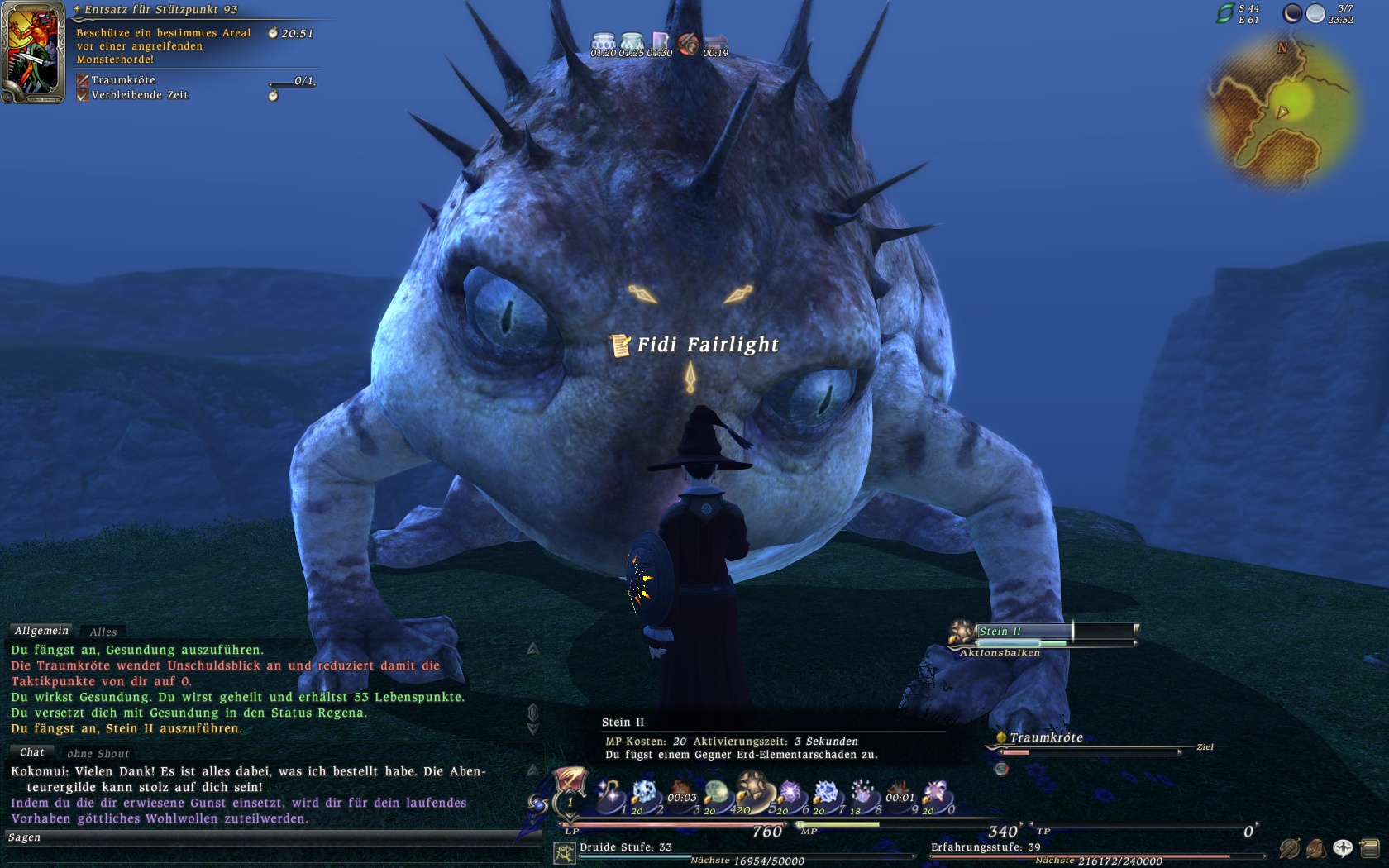The image size is (1389, 868).
Task: Select the Traumkröte target name bar
Action: (1046, 737)
